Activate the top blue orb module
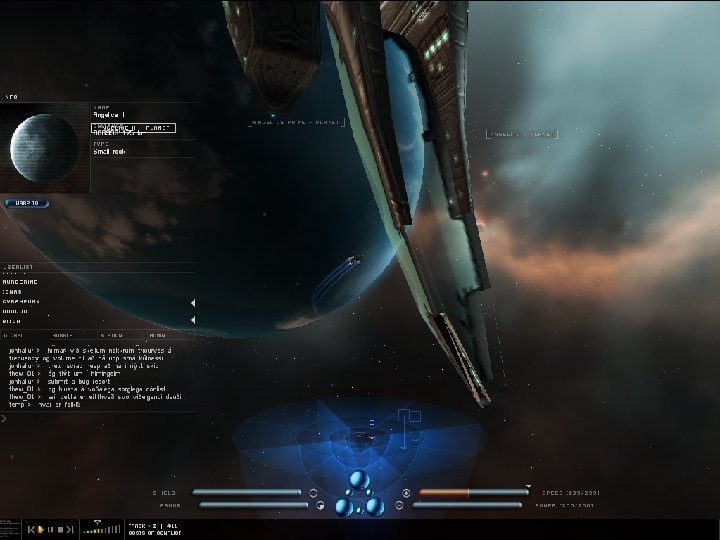720x540 pixels. [x=360, y=479]
